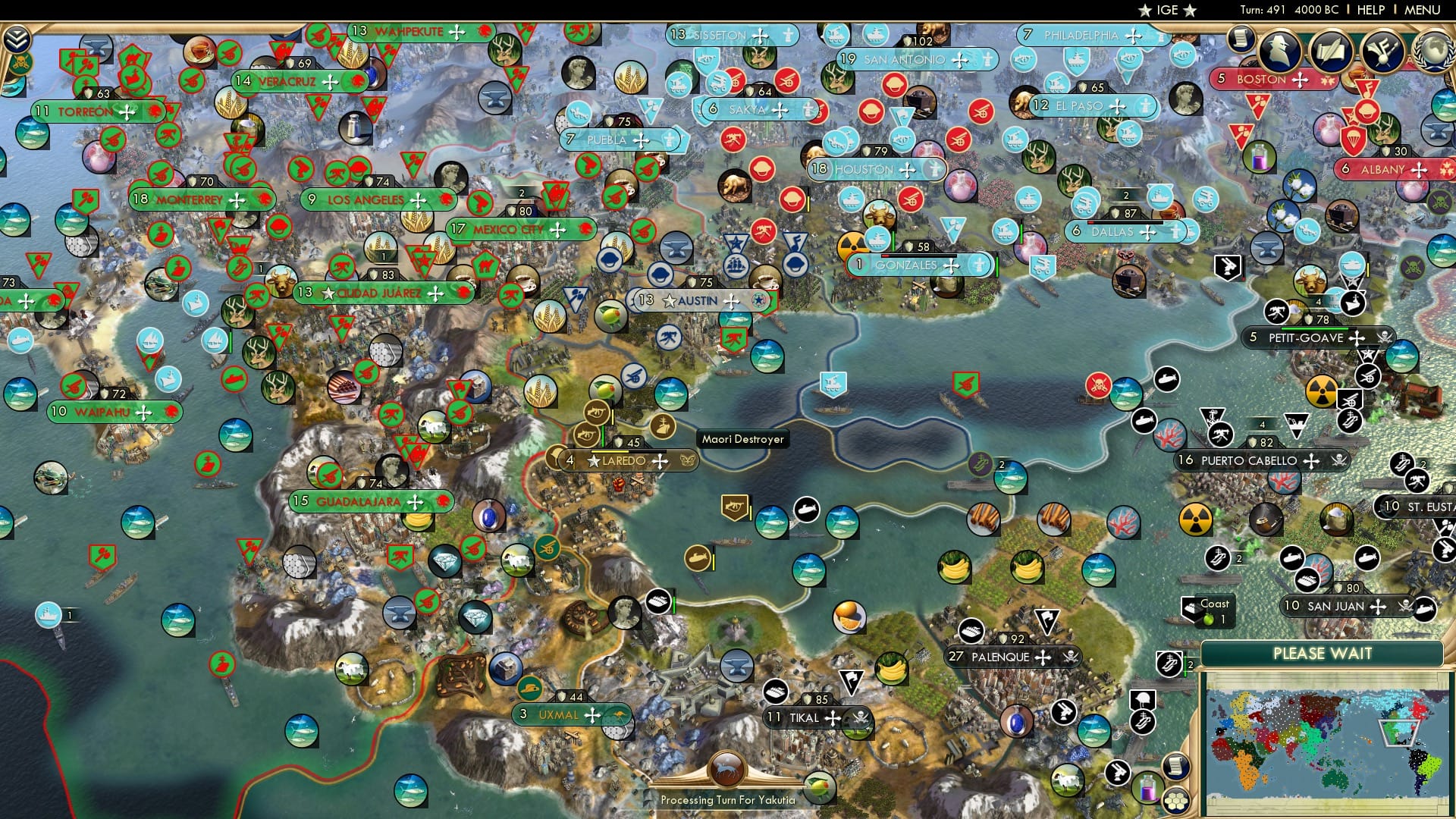This screenshot has width=1456, height=819.
Task: Select the Maori Destroyer unit
Action: (x=743, y=438)
